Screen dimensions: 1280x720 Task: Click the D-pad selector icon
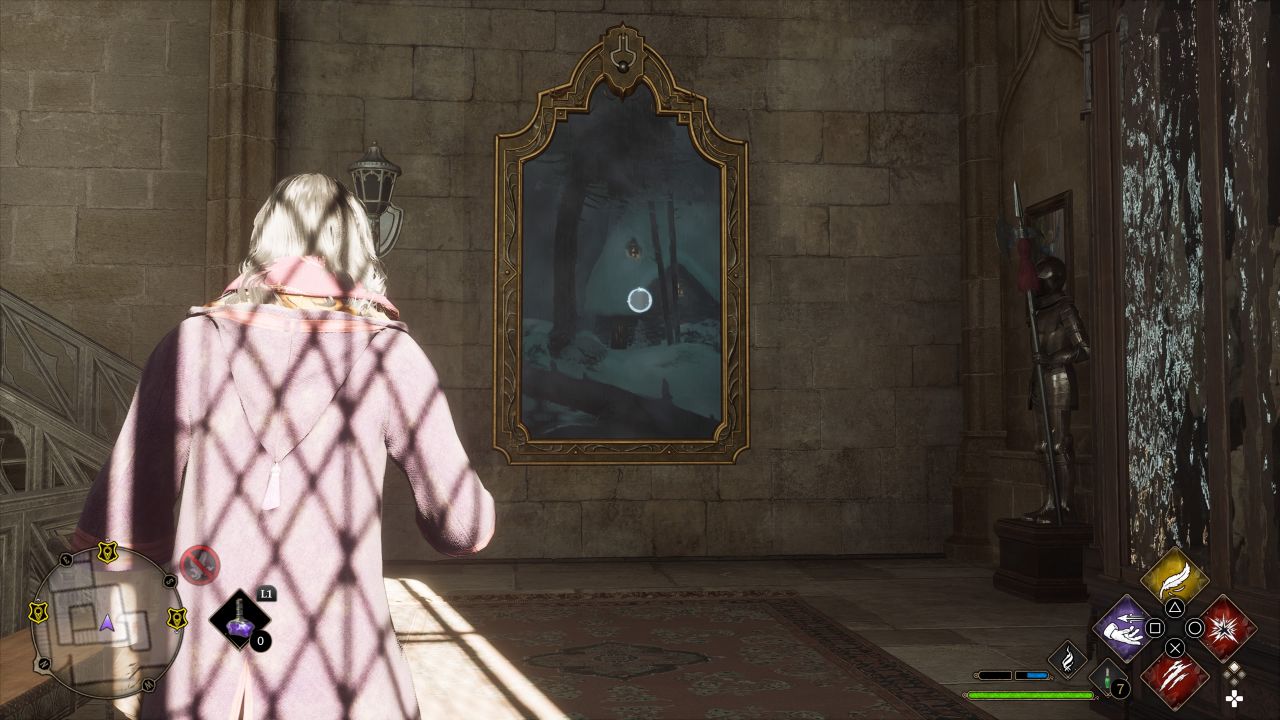[x=1234, y=697]
